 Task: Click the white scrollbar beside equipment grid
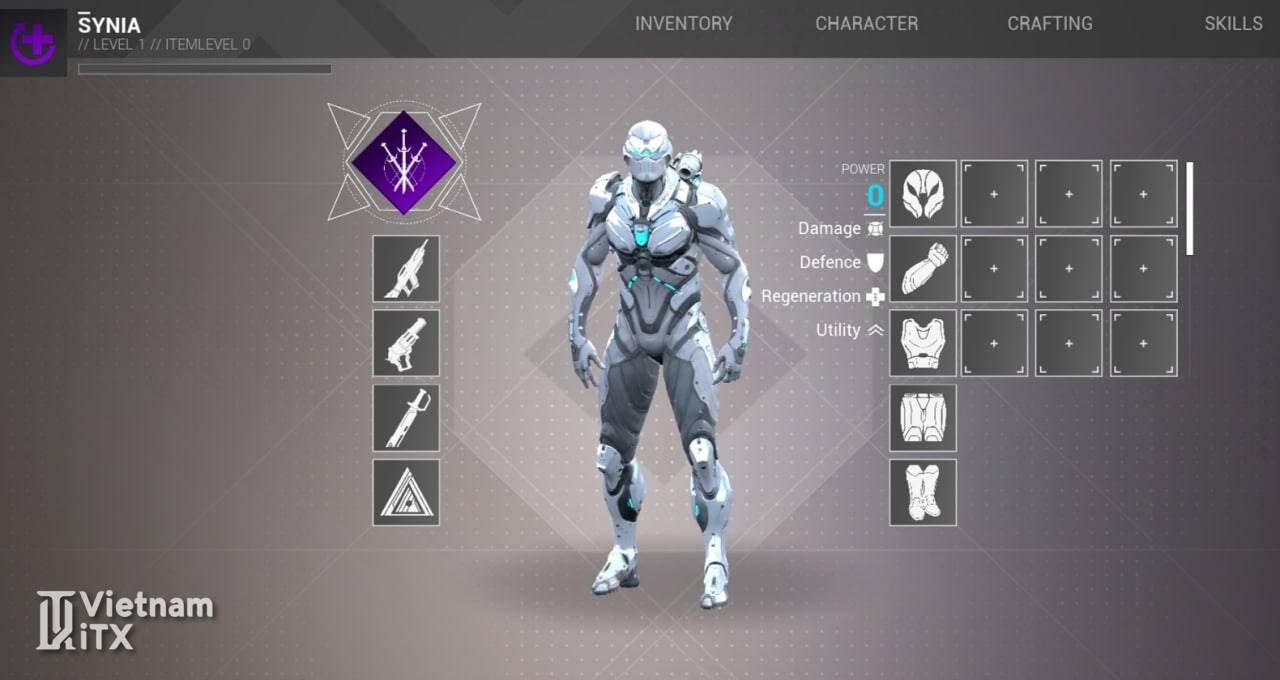pos(1189,208)
